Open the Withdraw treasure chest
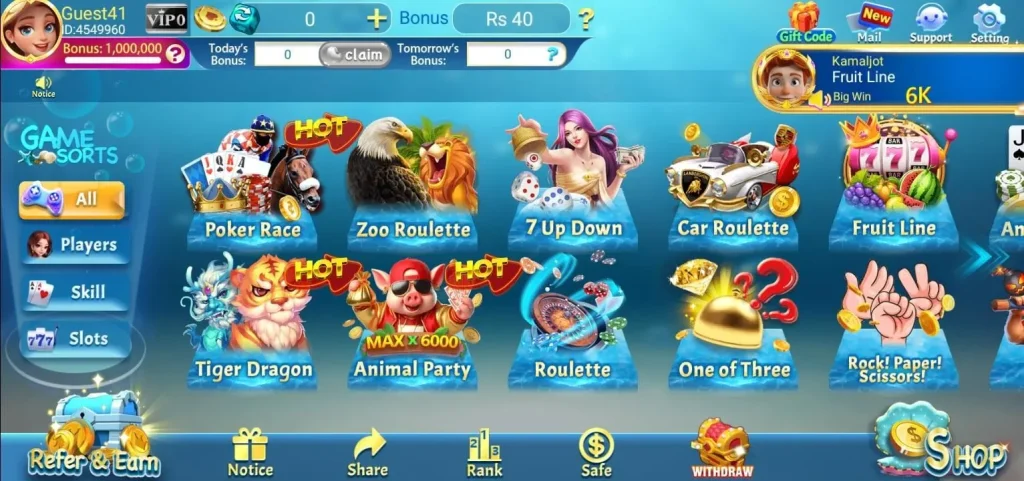This screenshot has width=1024, height=481. tap(721, 447)
